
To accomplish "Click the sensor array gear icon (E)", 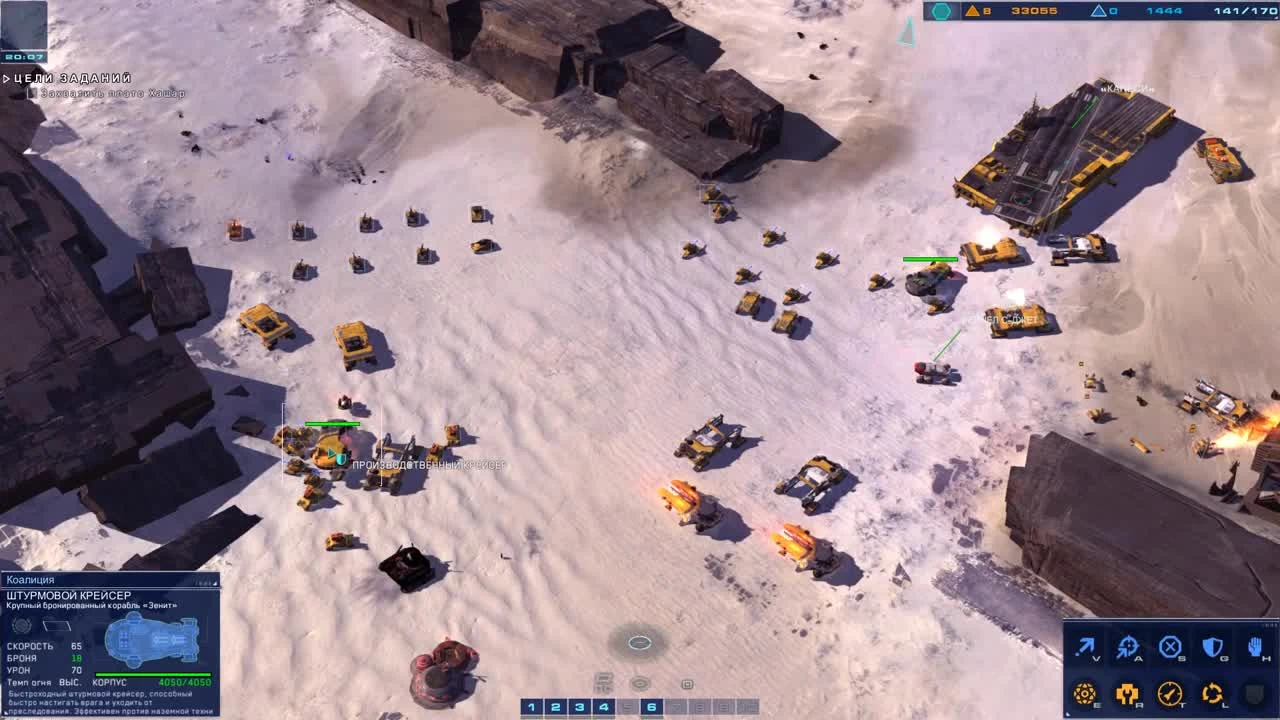I will tap(1085, 692).
